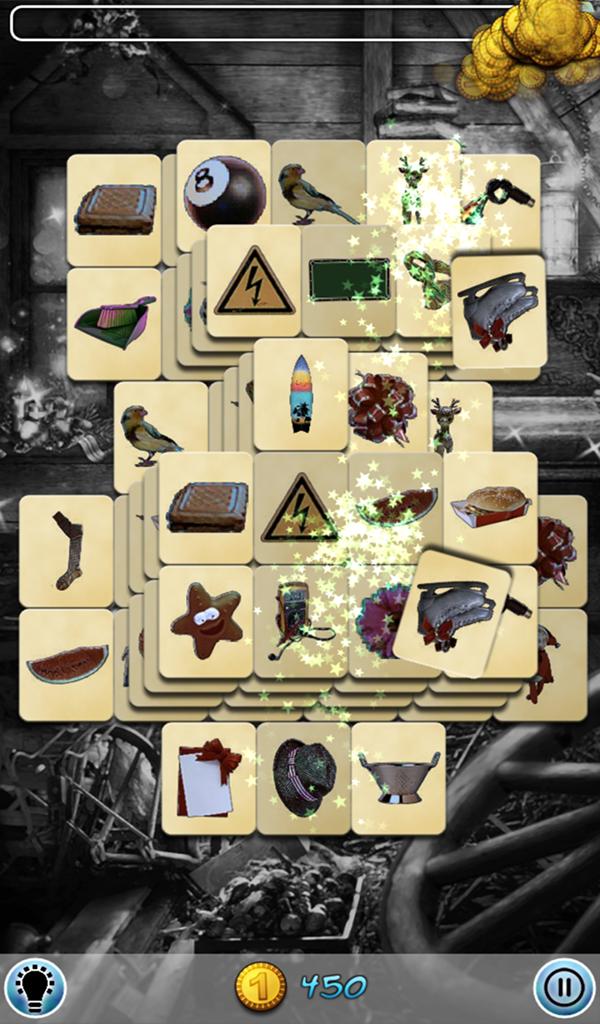
Task: Select the striped sock tile
Action: [x=66, y=551]
